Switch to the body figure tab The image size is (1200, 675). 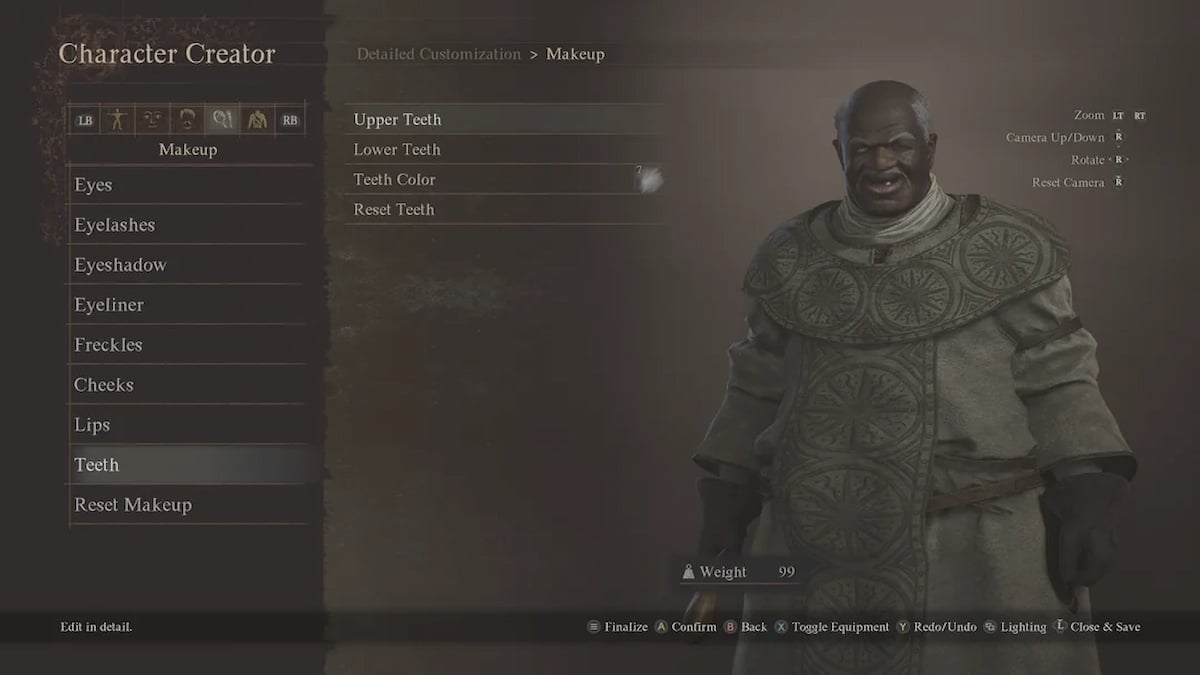(x=118, y=120)
